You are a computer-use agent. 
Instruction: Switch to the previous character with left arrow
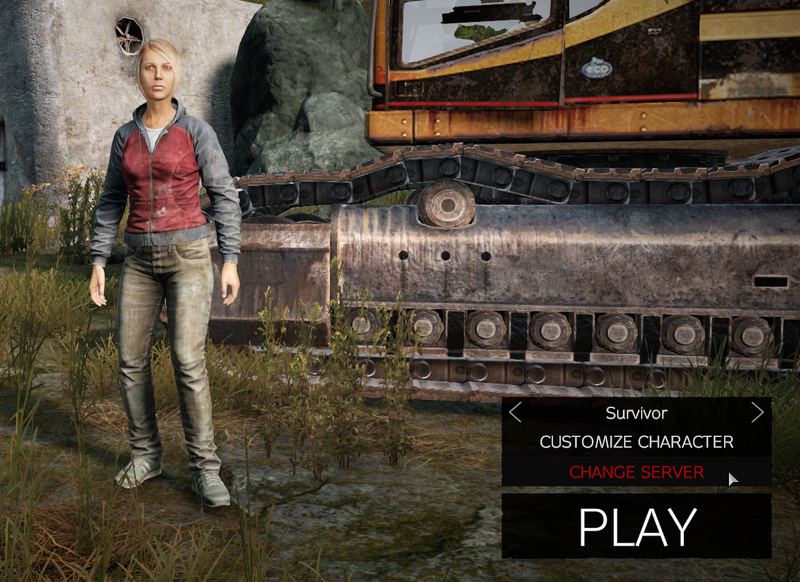(x=515, y=412)
